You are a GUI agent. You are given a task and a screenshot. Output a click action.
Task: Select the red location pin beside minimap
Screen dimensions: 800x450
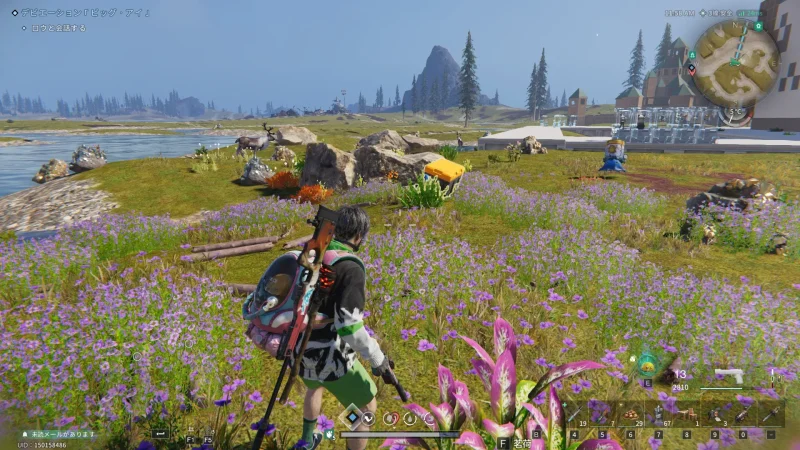pos(691,70)
